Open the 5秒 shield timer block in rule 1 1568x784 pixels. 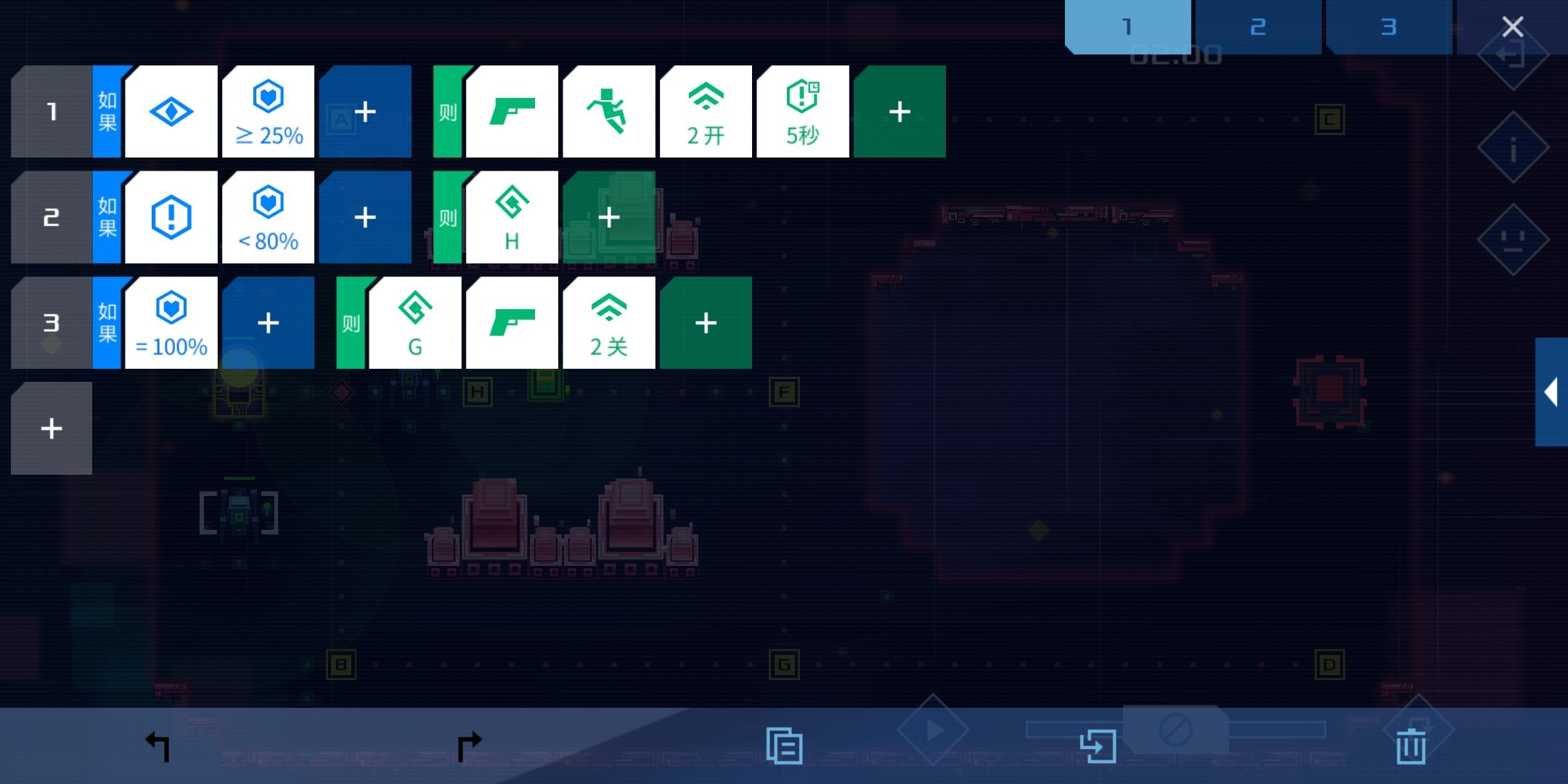coord(803,112)
